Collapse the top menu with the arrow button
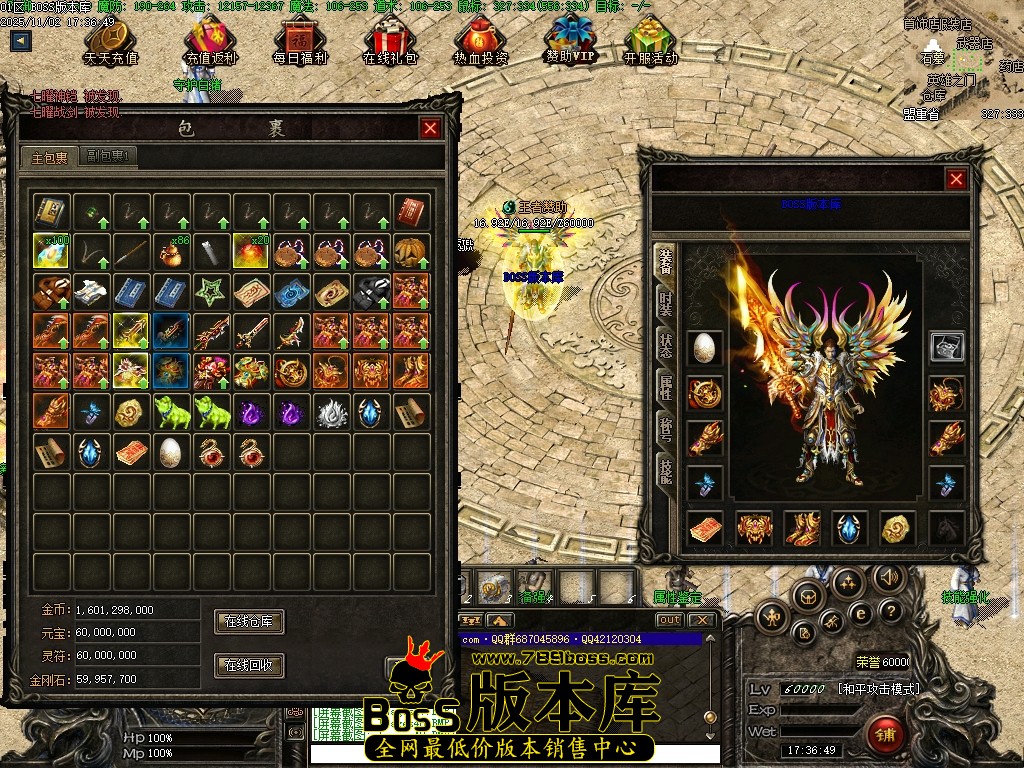 coord(21,41)
